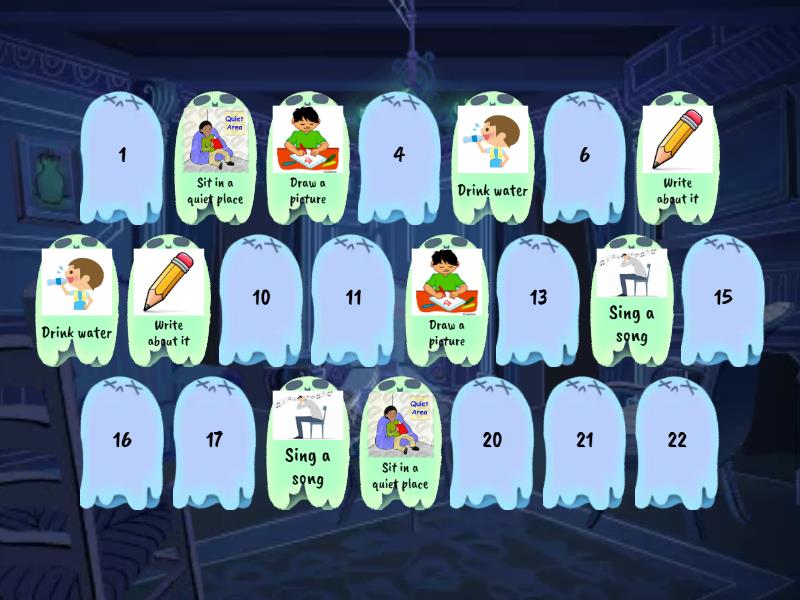This screenshot has height=600, width=800.
Task: Reveal the ghost card numbered 4
Action: [x=399, y=156]
